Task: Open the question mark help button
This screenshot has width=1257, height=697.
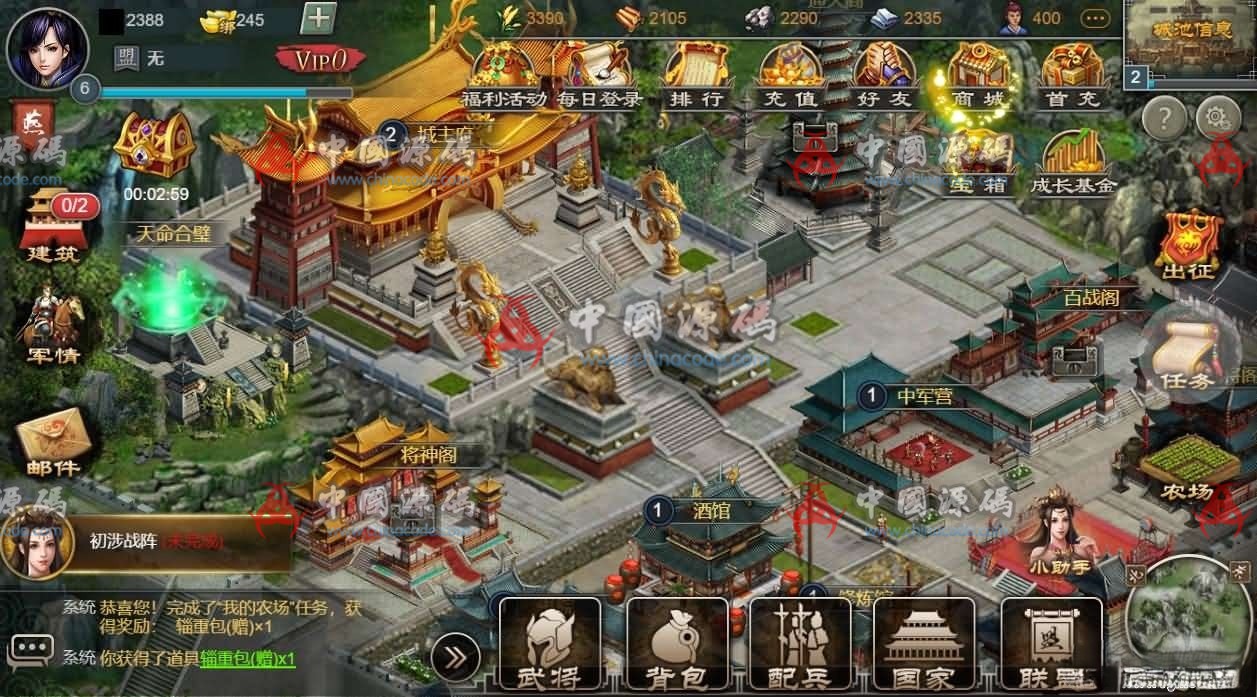Action: tap(1164, 119)
